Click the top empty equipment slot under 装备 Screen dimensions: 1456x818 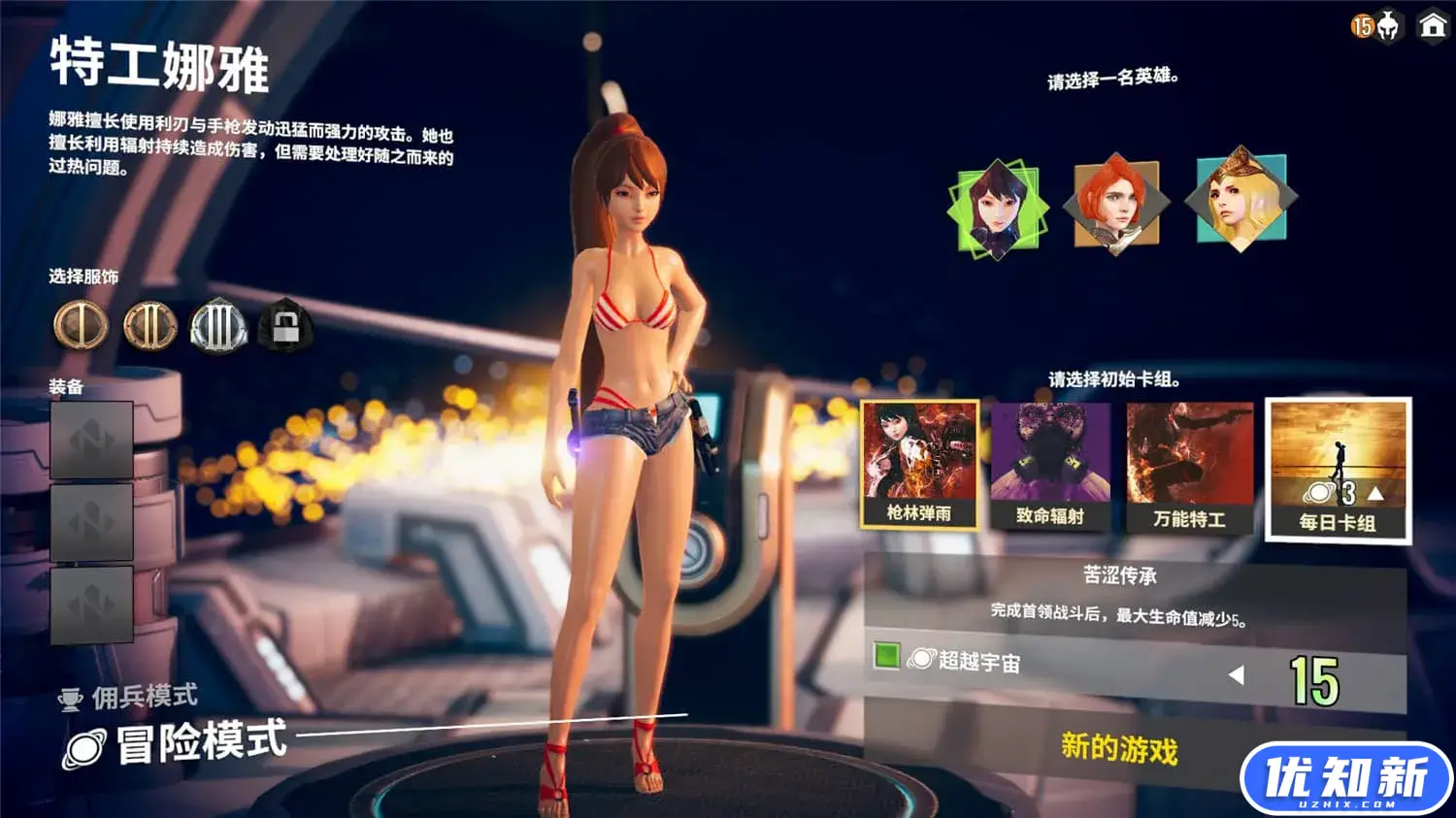tap(91, 441)
